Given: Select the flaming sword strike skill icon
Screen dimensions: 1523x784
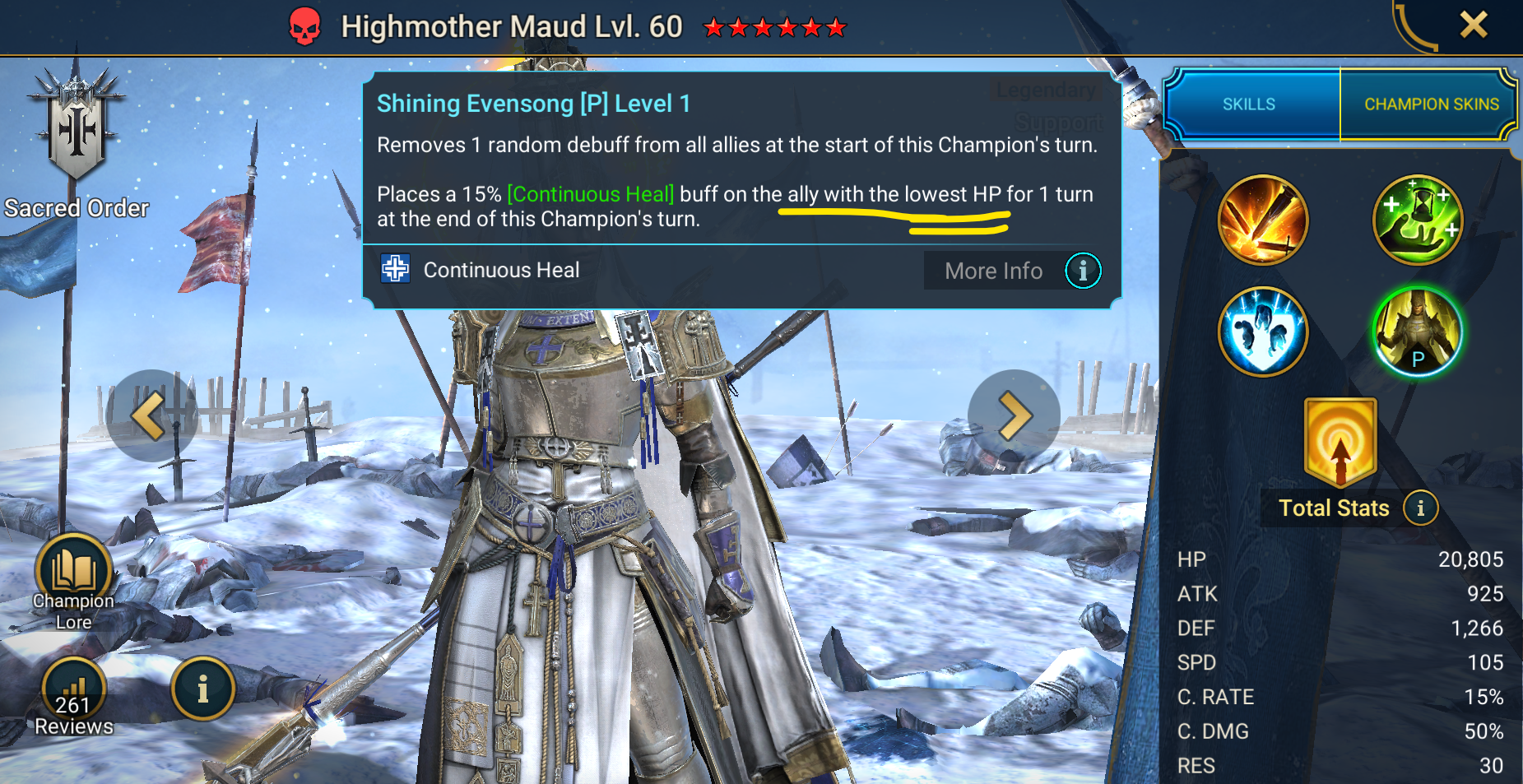Looking at the screenshot, I should [1262, 220].
